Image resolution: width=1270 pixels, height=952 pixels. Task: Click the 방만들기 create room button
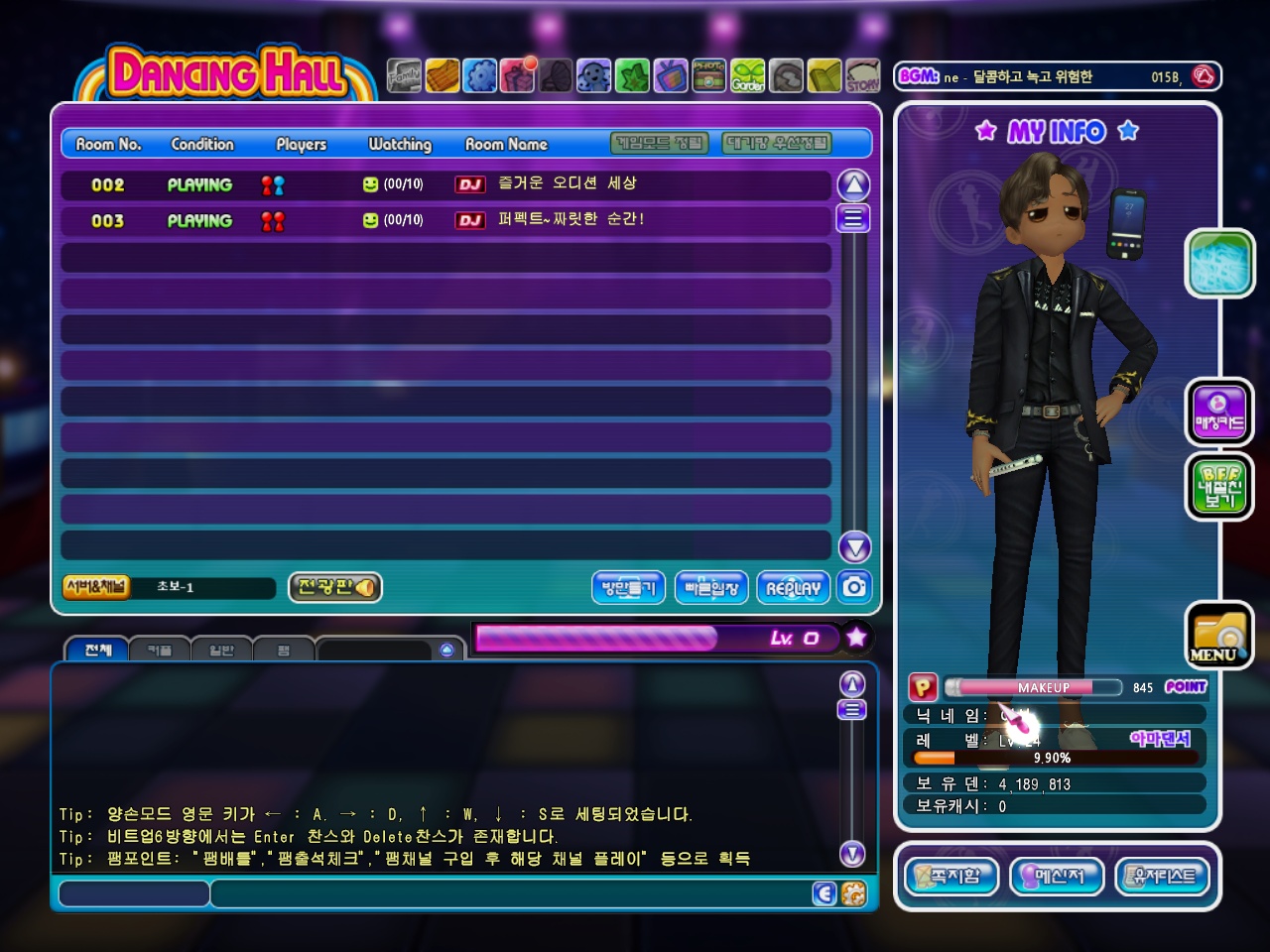click(629, 587)
